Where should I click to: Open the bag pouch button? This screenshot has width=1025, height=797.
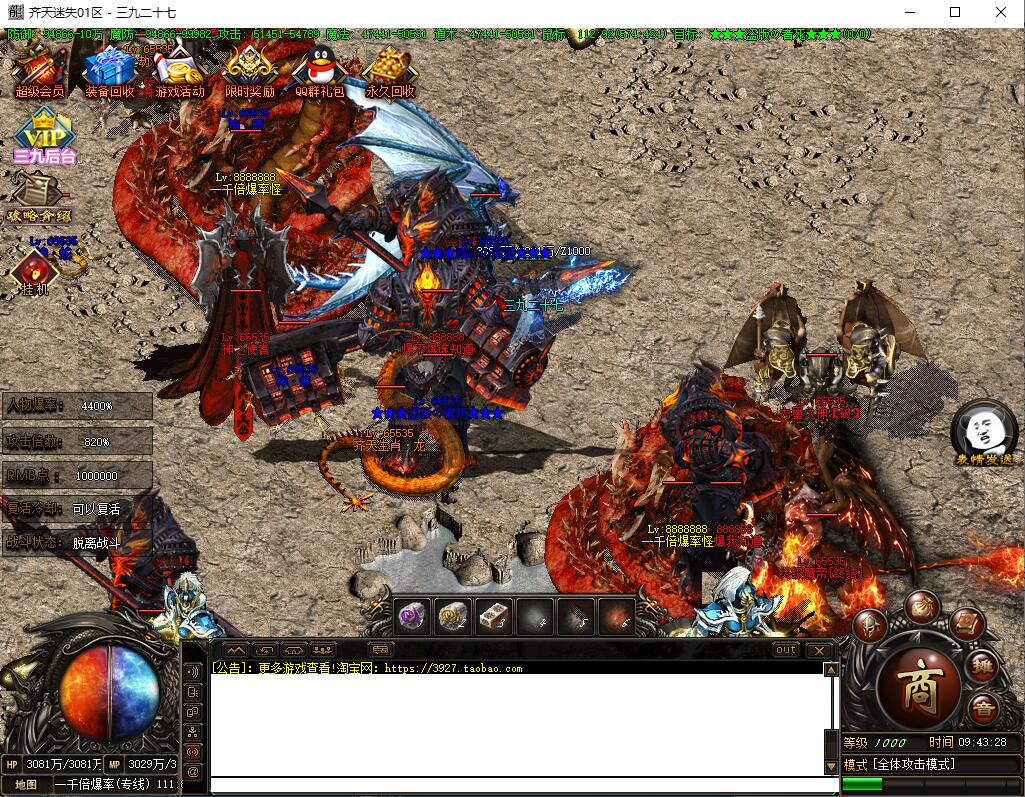(921, 605)
